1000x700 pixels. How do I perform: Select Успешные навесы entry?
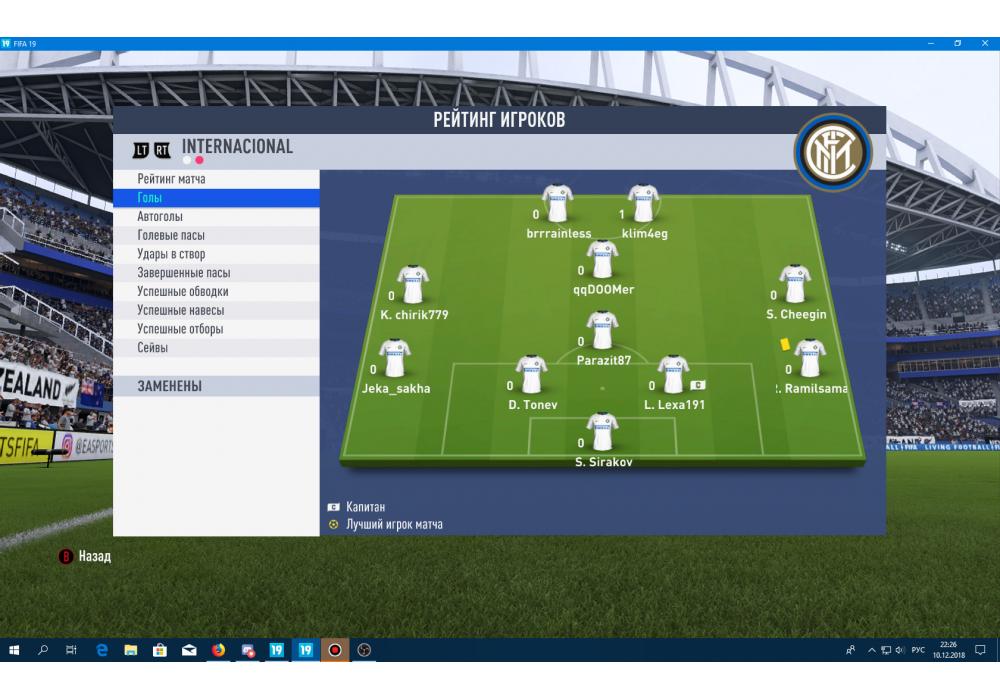pos(180,310)
